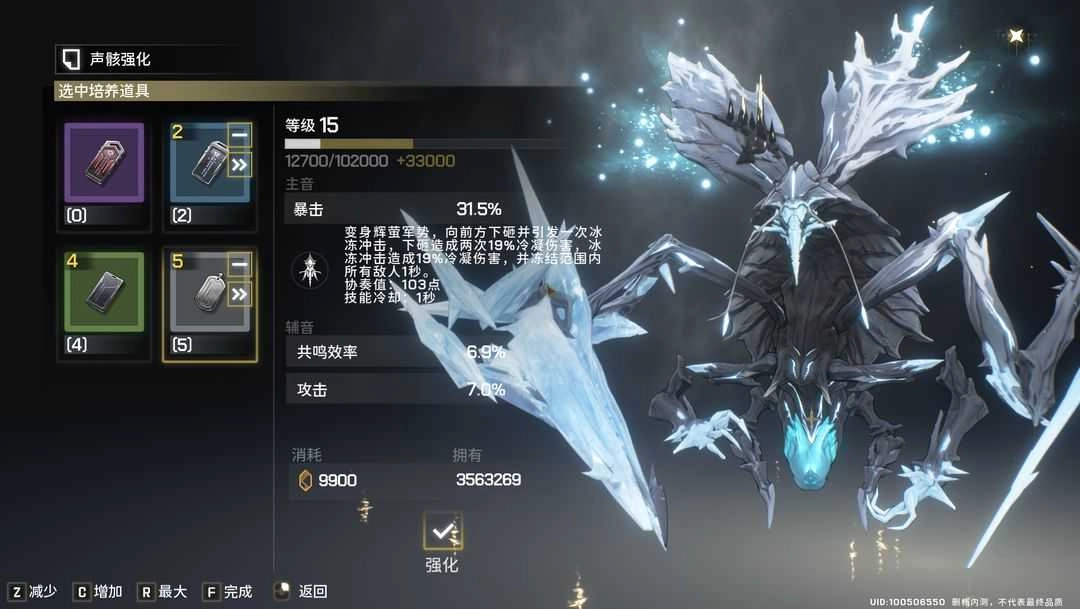1080x609 pixels.
Task: Select the green tuner item slot
Action: [x=104, y=292]
